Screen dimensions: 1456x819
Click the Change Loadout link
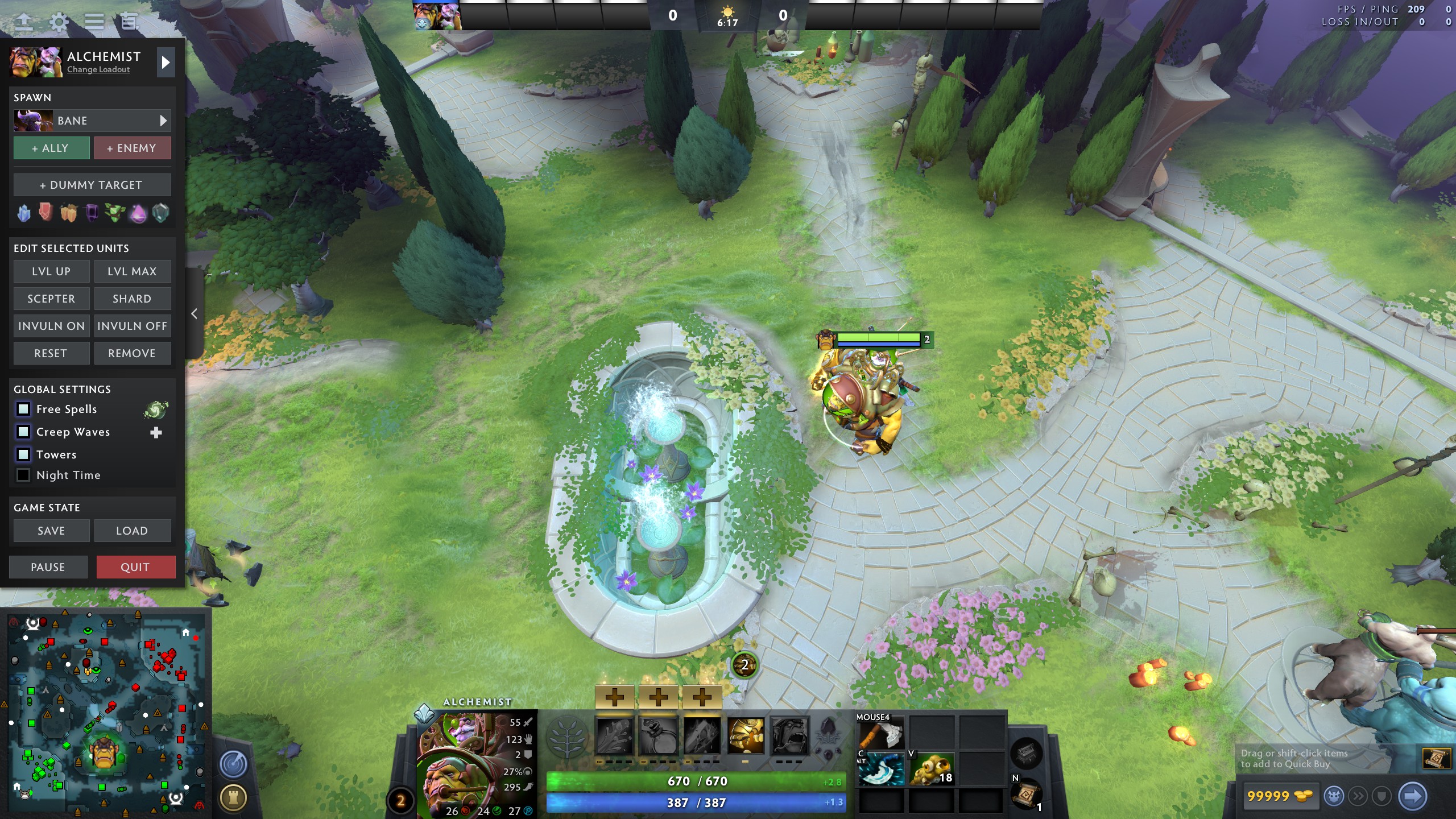pyautogui.click(x=98, y=69)
